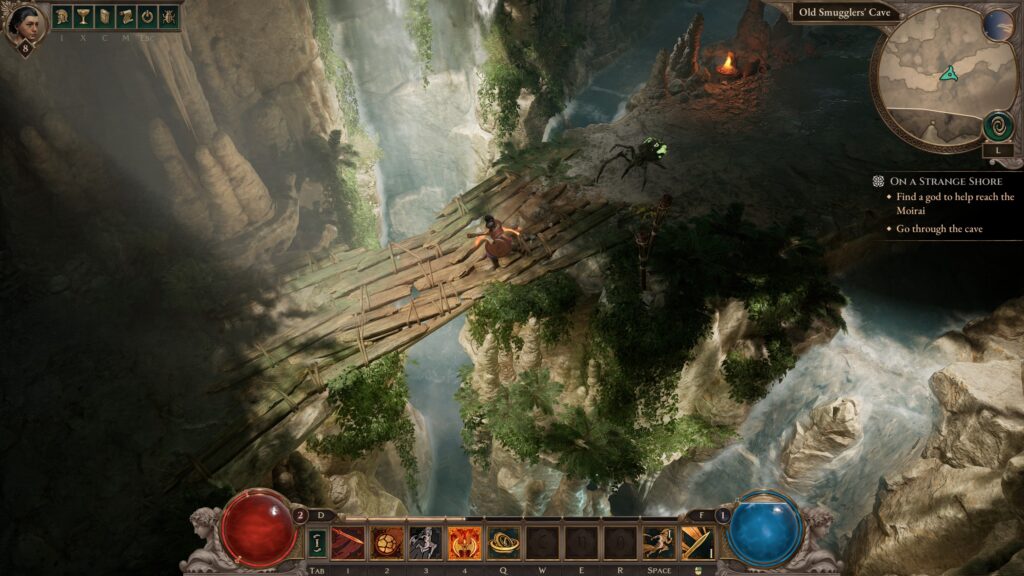
Task: Activate the red slash skill
Action: pyautogui.click(x=347, y=543)
